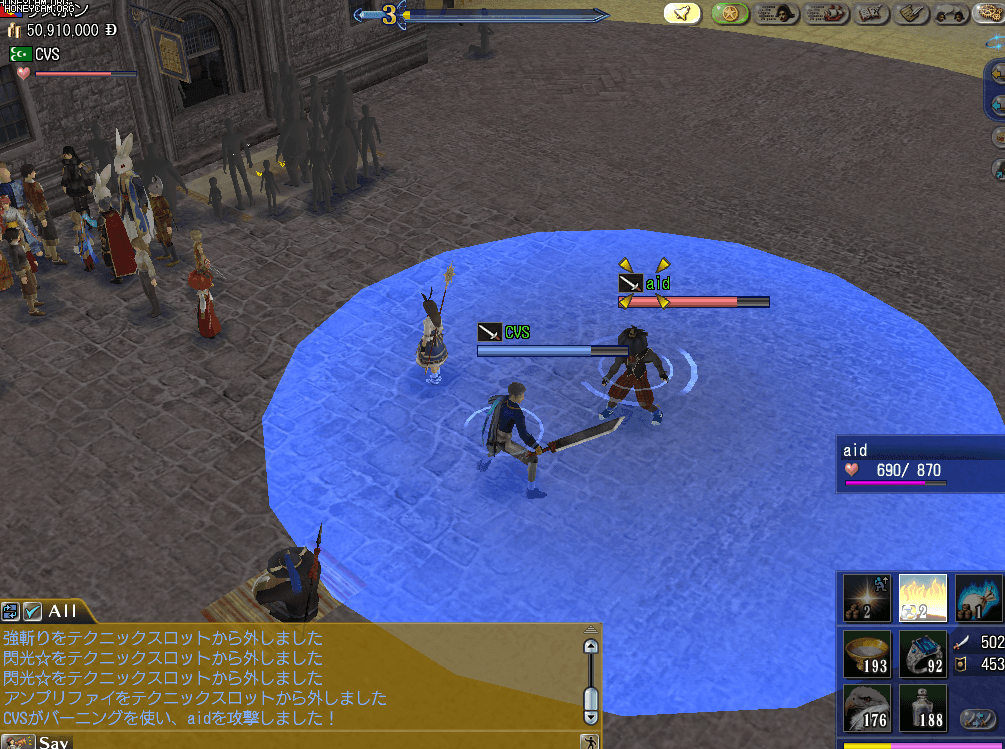The image size is (1005, 749).
Task: Toggle the crossed swords swap button
Action: tap(977, 717)
